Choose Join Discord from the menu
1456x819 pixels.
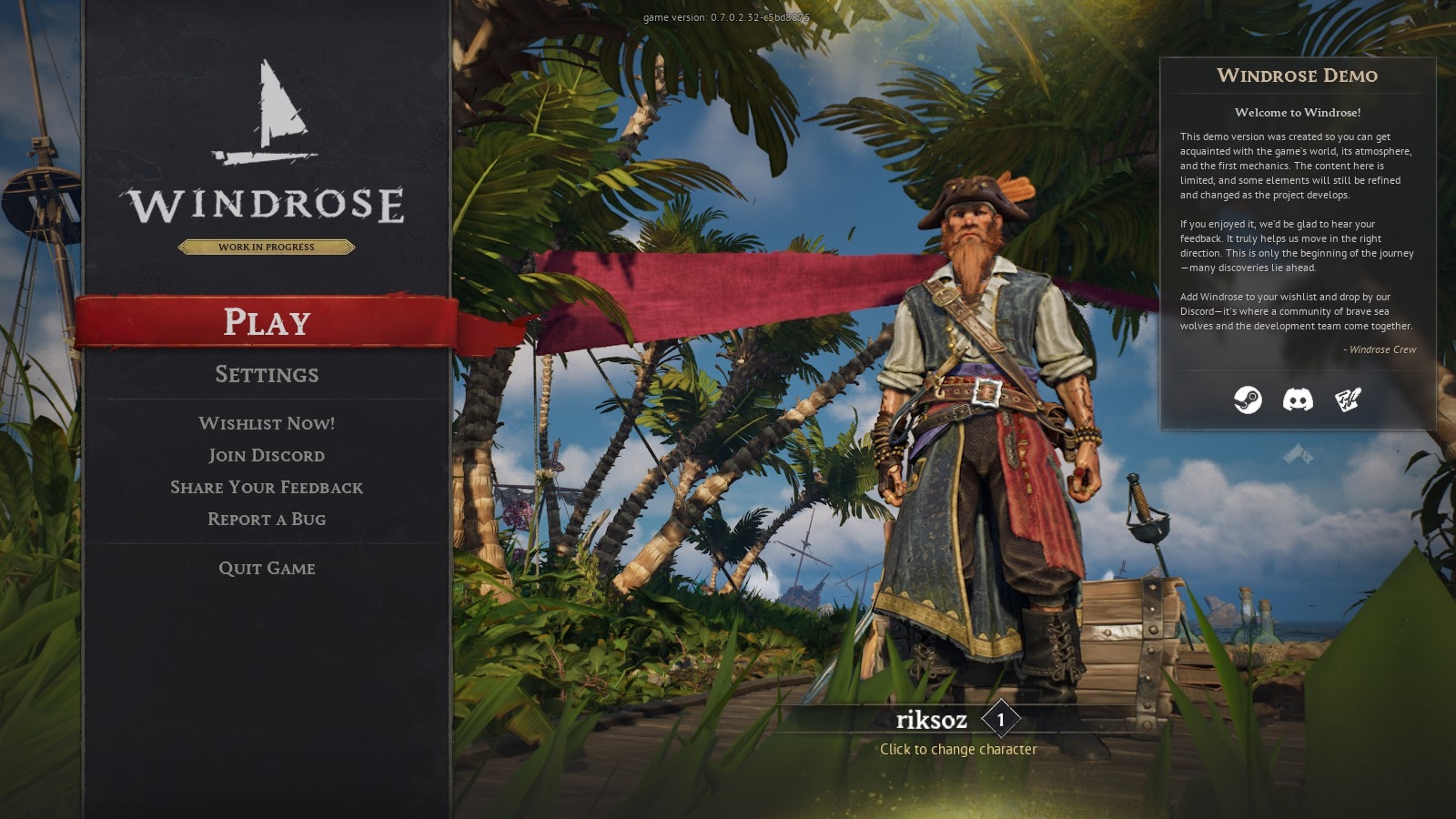coord(267,455)
